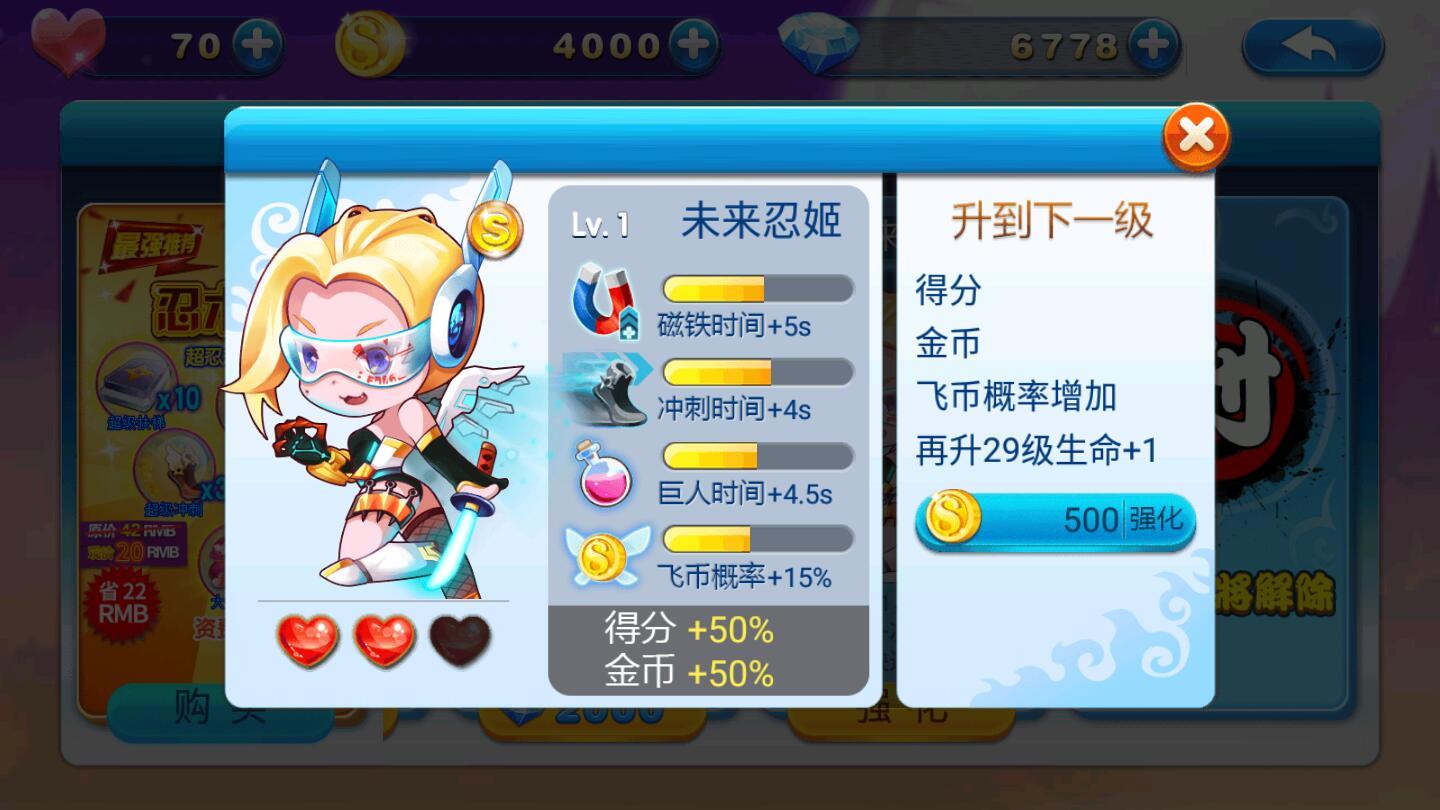Click the coin badge on the character portrait
This screenshot has height=810, width=1440.
pyautogui.click(x=497, y=228)
